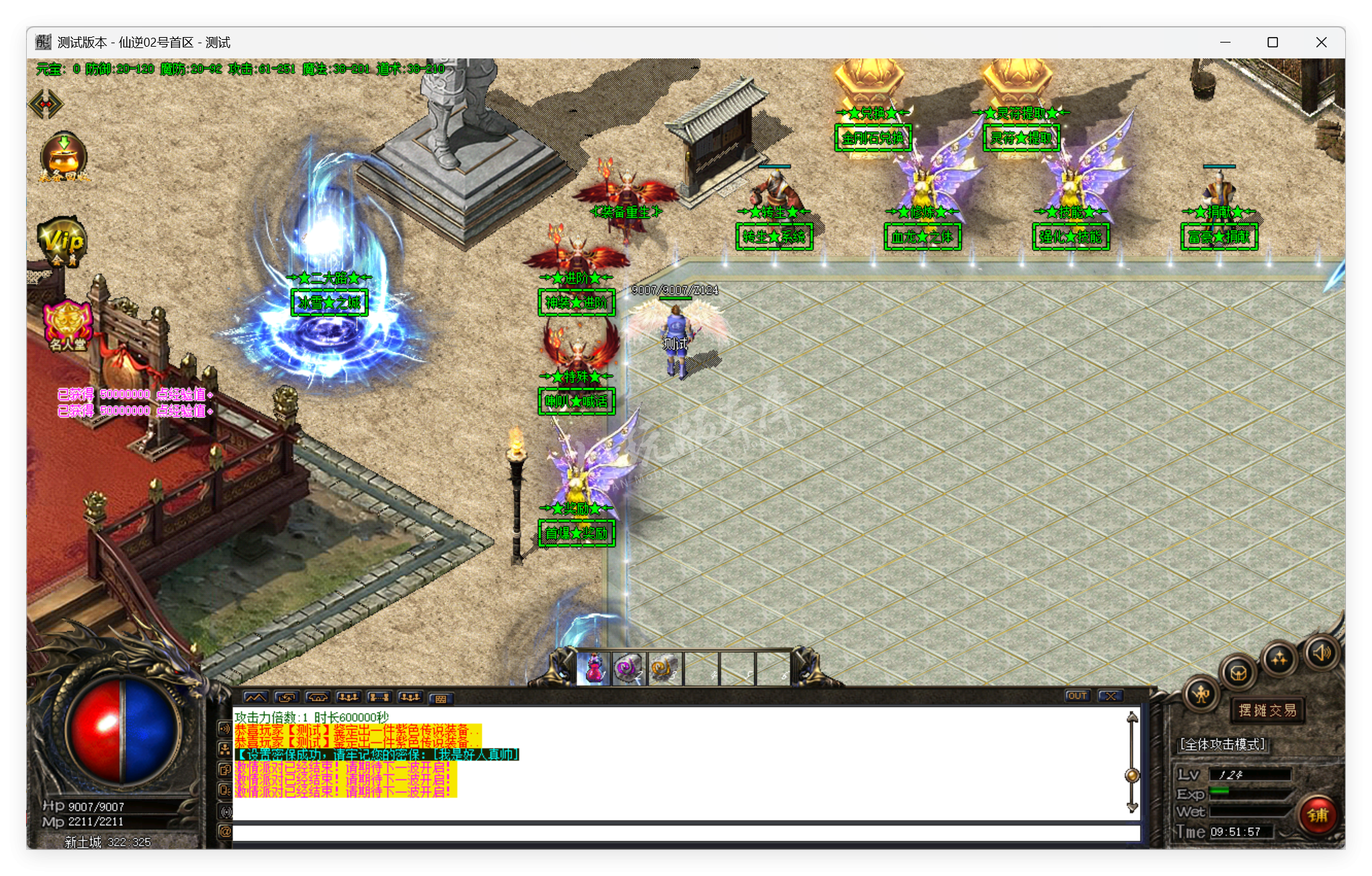Toggle sound with the speaker icon
The image size is (1372, 876).
(1322, 652)
